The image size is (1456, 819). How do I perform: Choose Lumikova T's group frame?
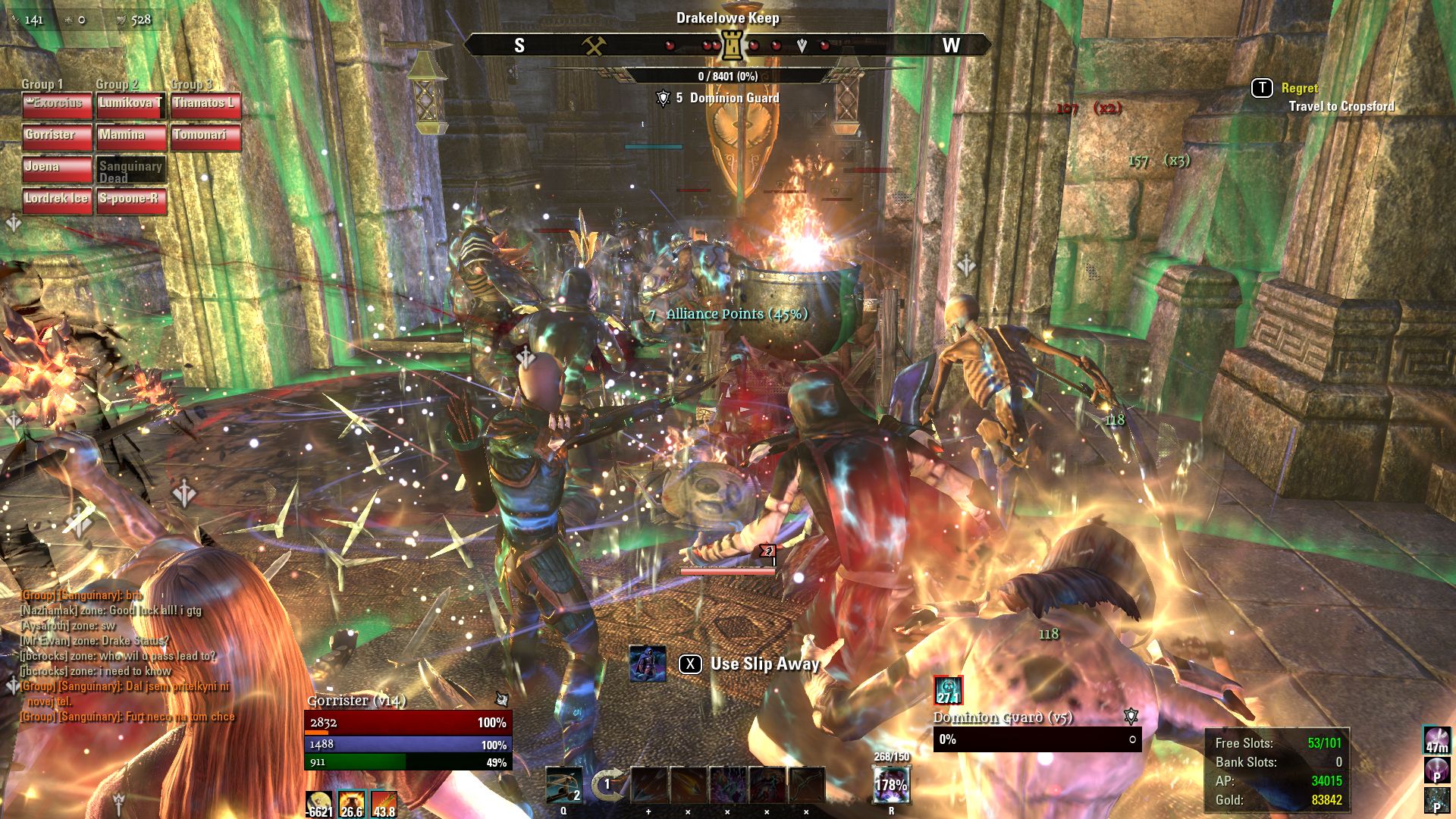pos(131,105)
